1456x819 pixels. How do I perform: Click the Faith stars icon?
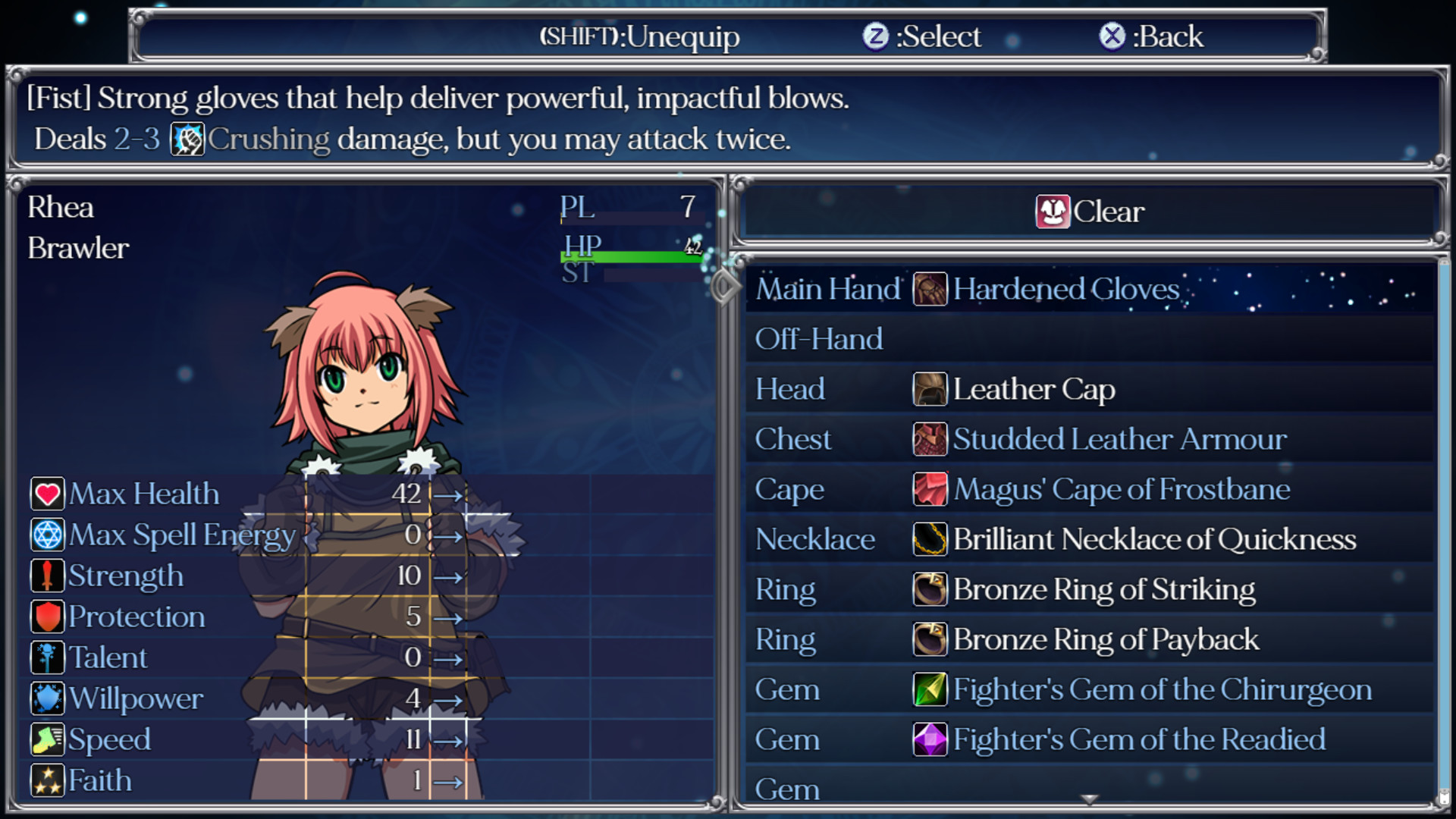click(46, 780)
